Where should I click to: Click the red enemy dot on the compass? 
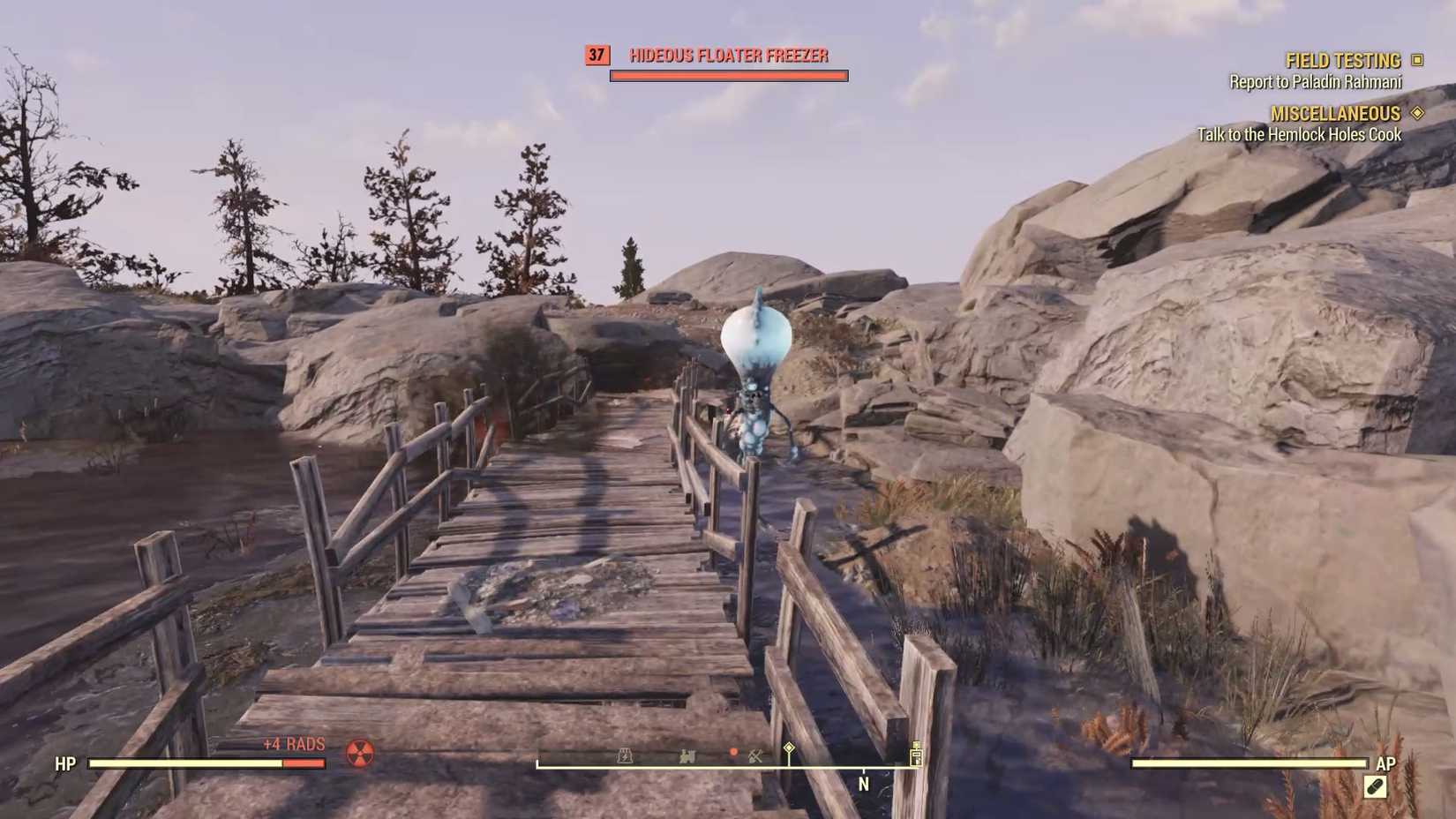click(x=733, y=752)
